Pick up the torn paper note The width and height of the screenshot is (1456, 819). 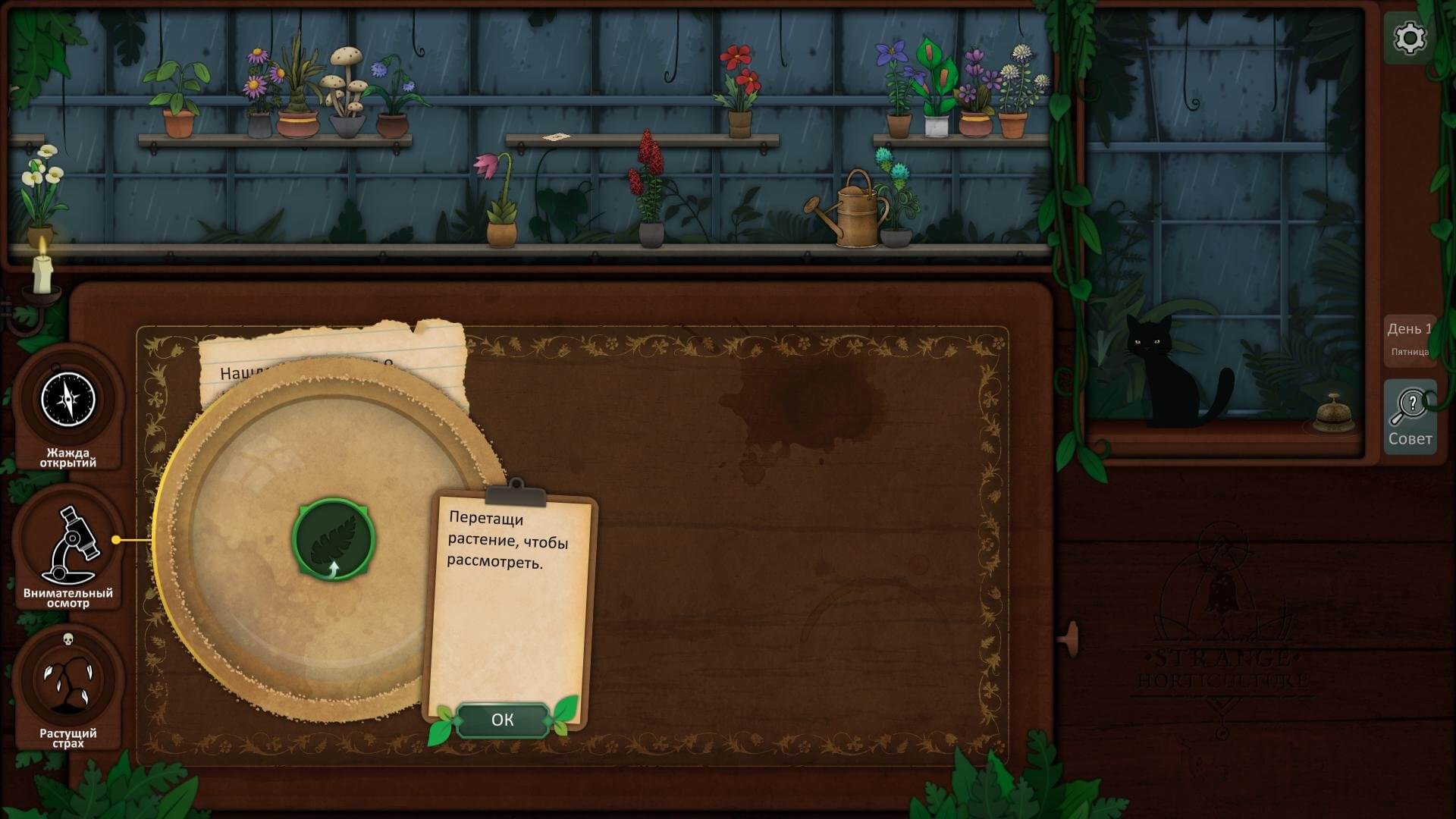coord(334,349)
